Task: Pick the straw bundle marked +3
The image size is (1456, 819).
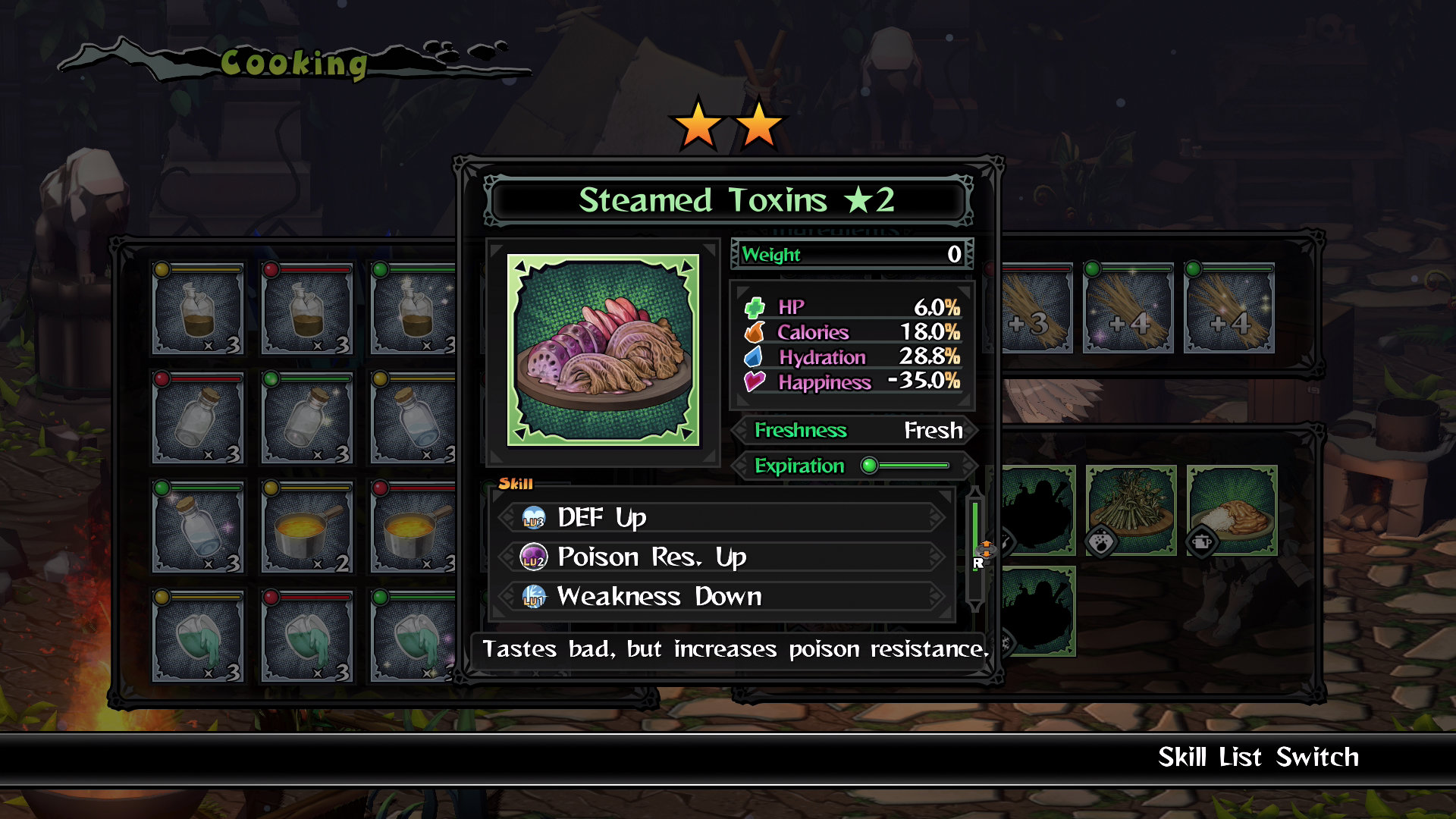Action: click(1033, 309)
